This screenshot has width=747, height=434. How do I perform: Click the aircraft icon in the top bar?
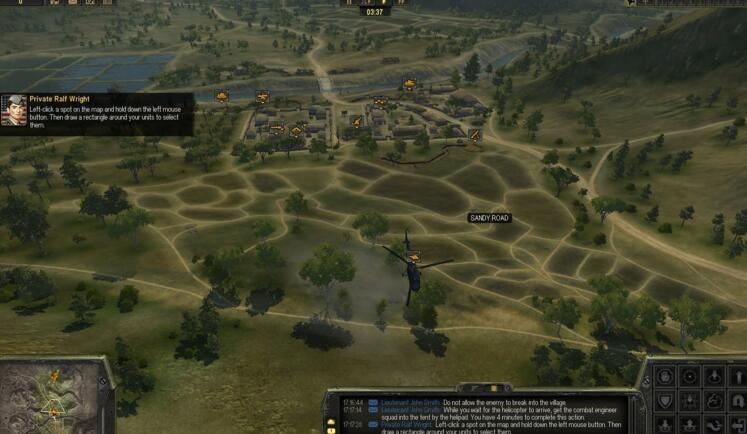(x=631, y=4)
